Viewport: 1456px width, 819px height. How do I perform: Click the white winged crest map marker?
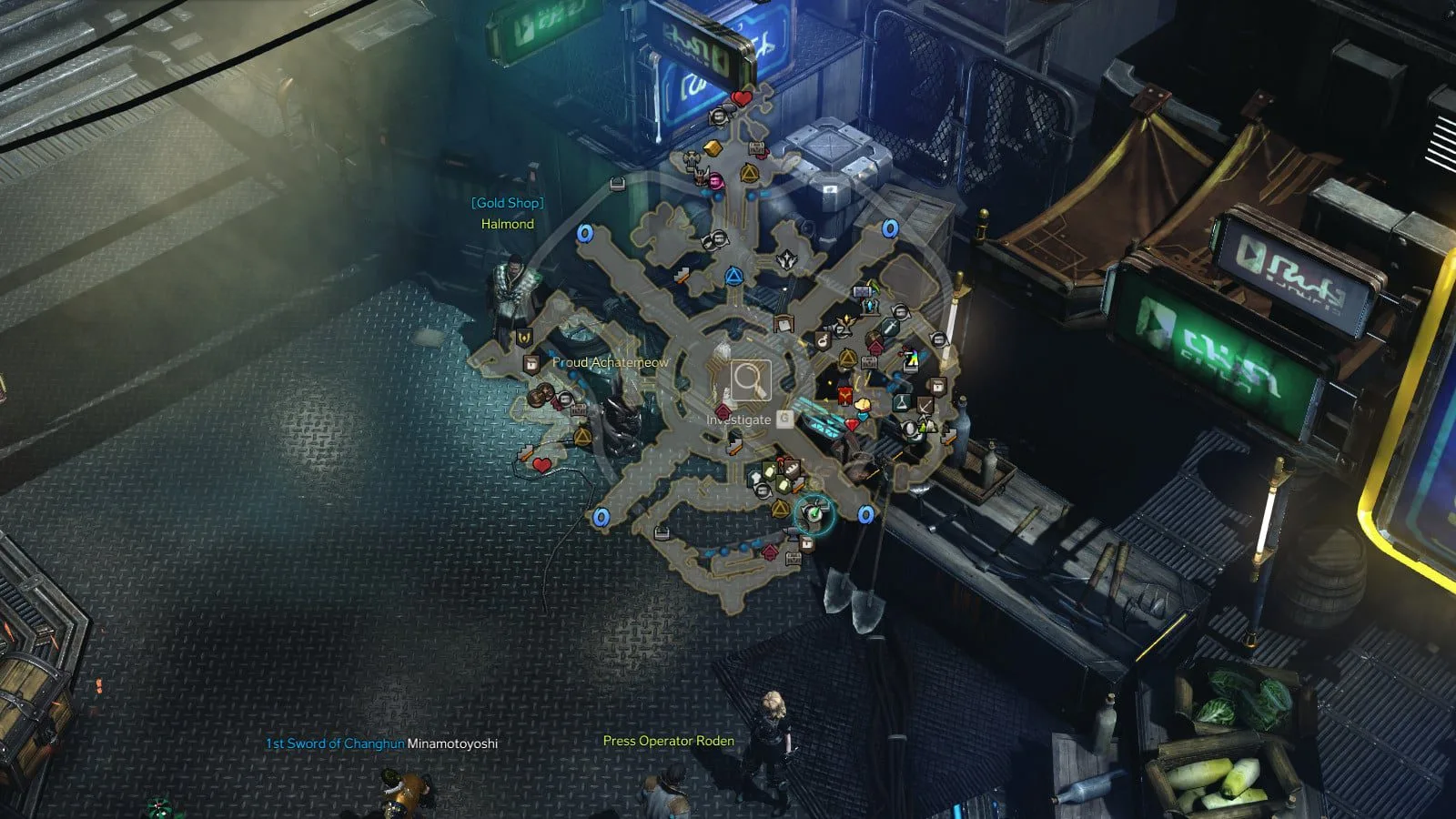click(786, 260)
